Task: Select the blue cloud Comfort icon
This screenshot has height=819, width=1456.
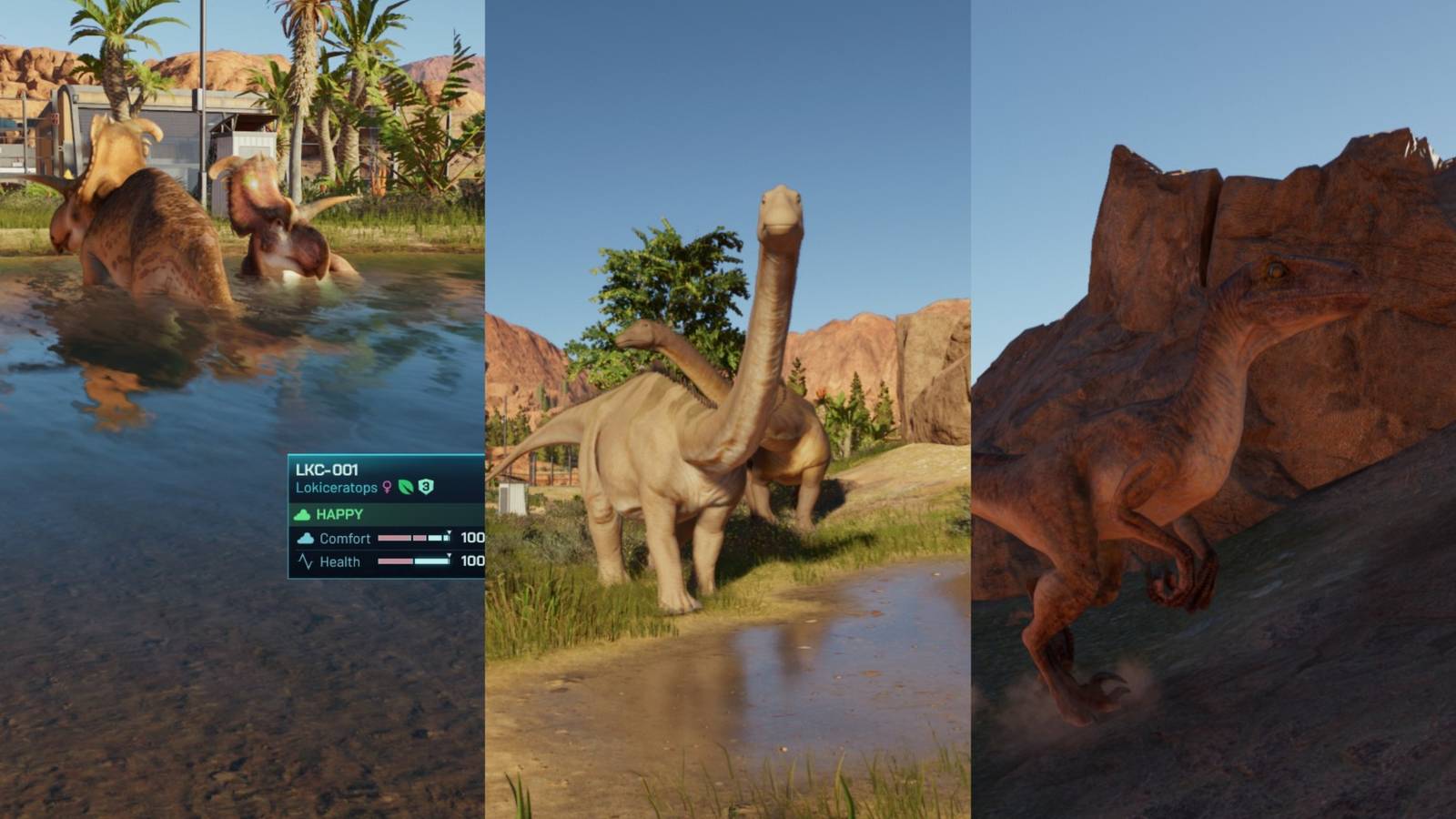Action: point(306,539)
